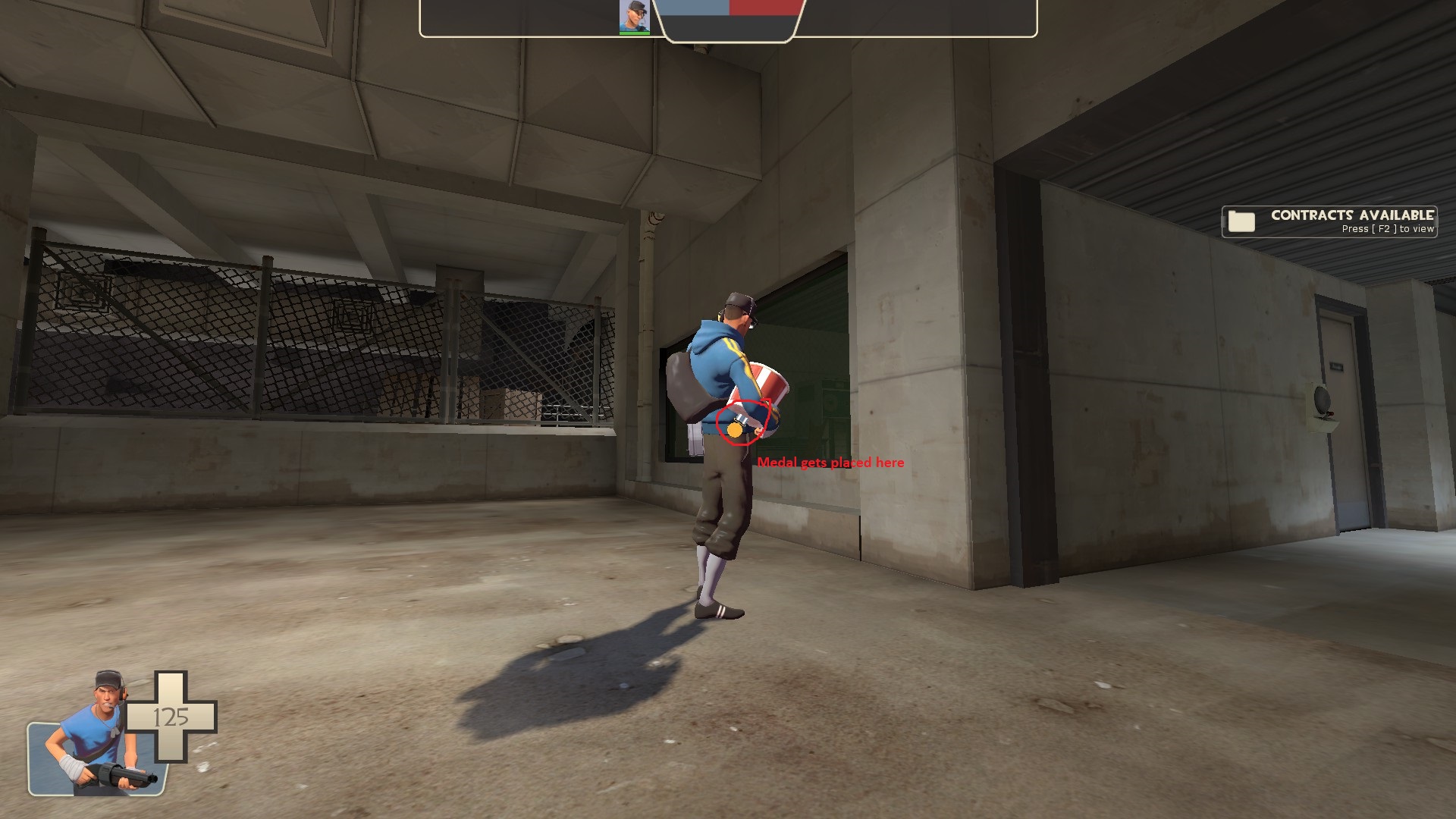
Task: Expand the Contracts Available notification
Action: pyautogui.click(x=1329, y=221)
